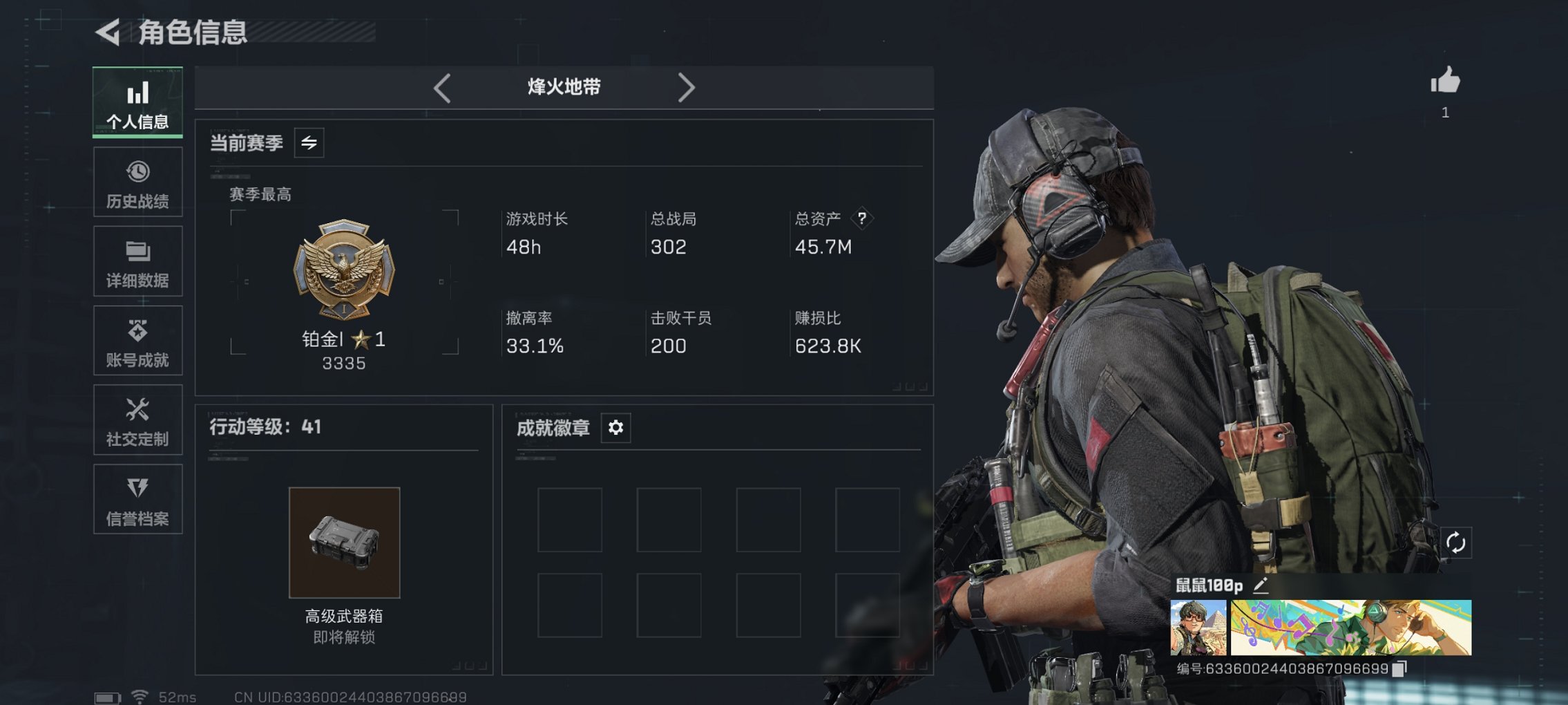This screenshot has height=705, width=1568.
Task: Click the left arrow before 烽火地带
Action: (x=440, y=88)
